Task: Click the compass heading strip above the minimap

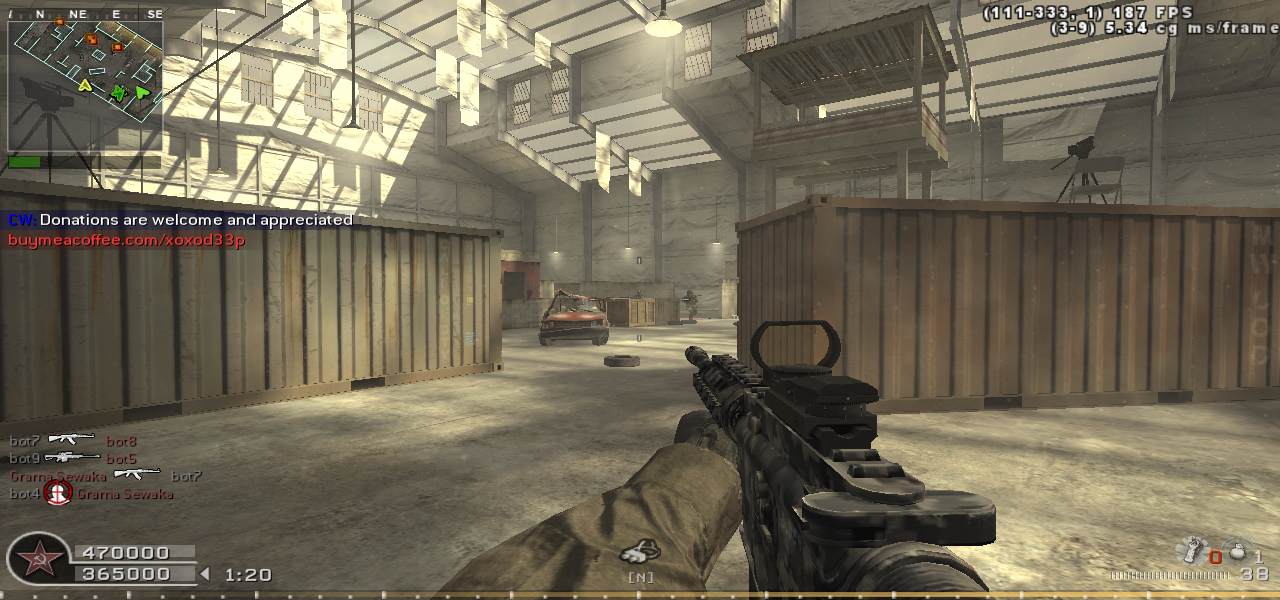Action: [85, 14]
